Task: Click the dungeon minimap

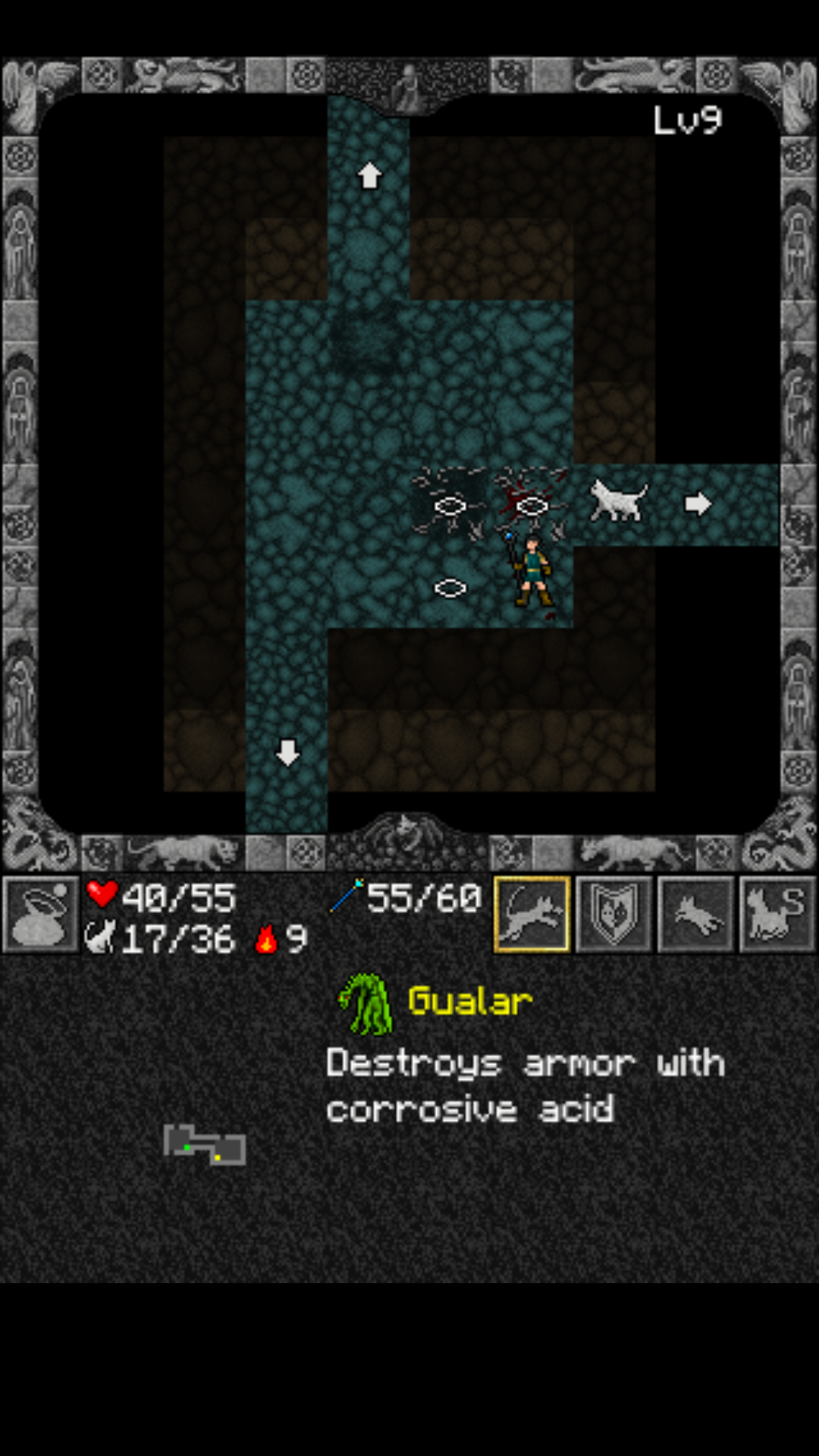Action: pos(205,1145)
